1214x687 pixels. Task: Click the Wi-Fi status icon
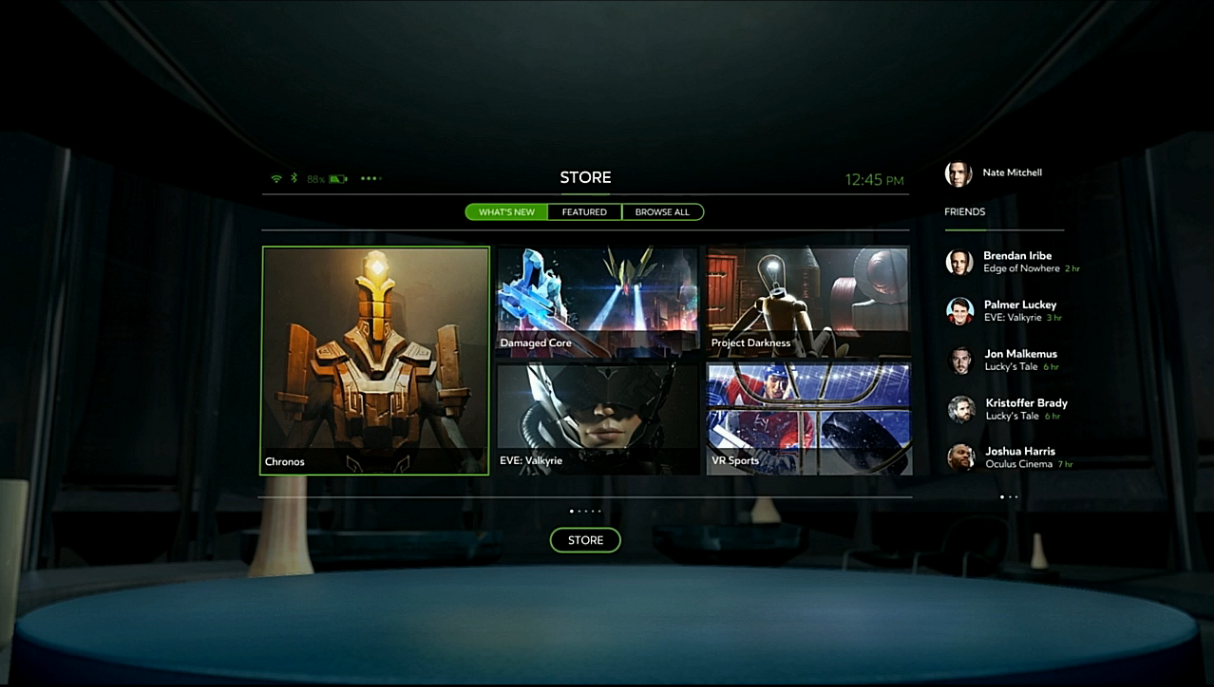click(x=276, y=178)
